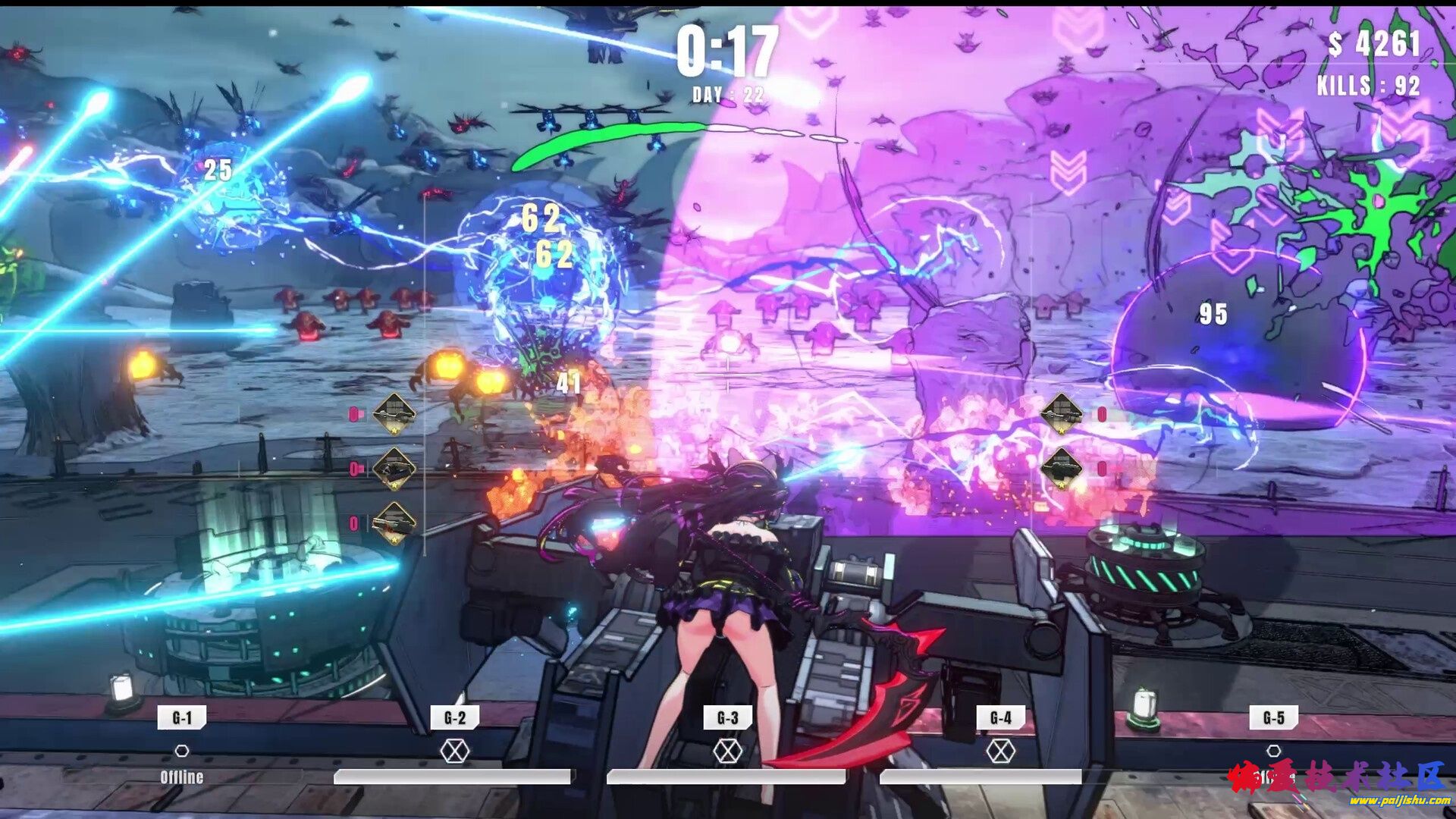
Task: Select the G-5 gate label
Action: 1273,717
